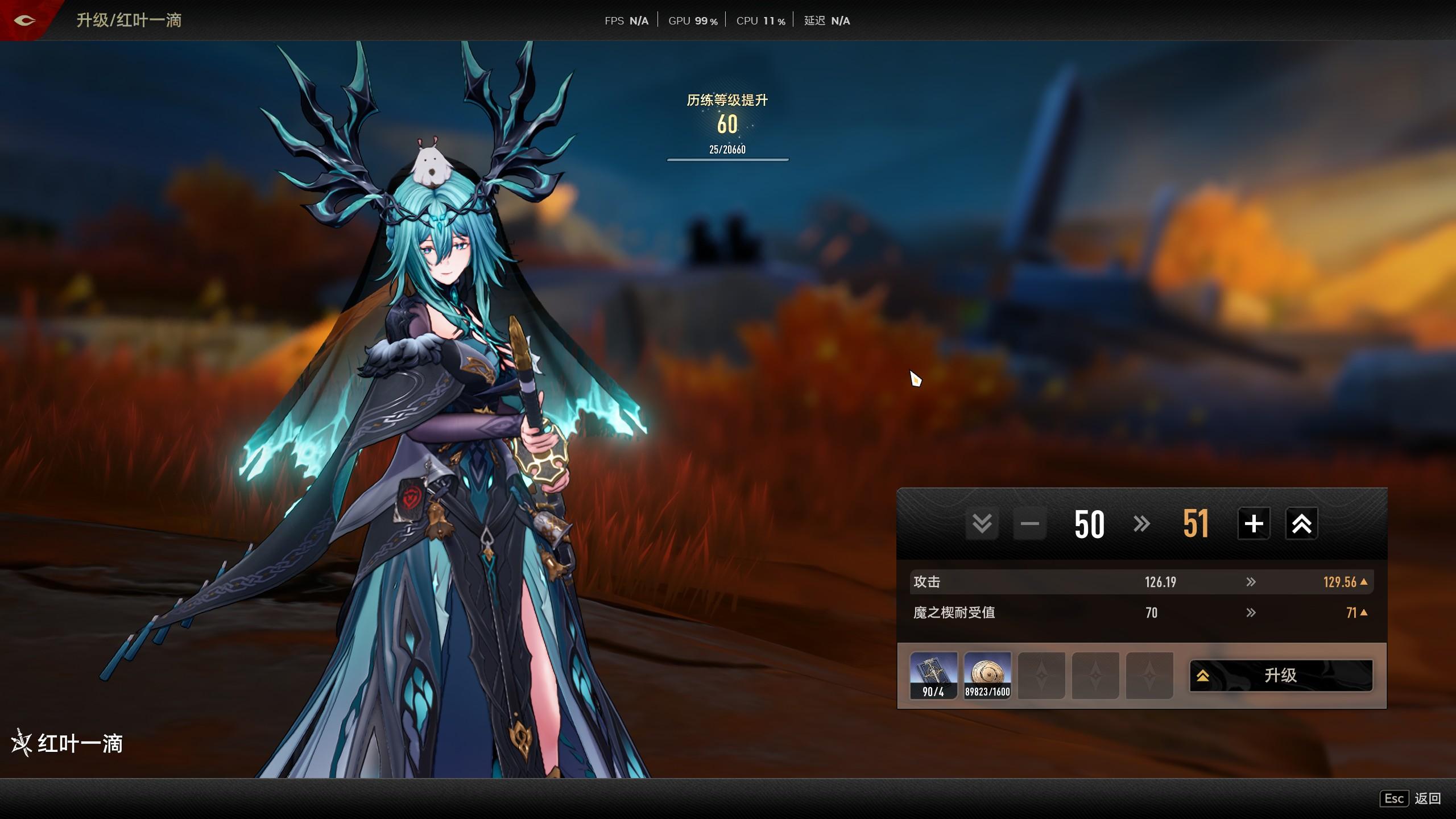
Task: Select the blue book material slot
Action: (x=933, y=675)
